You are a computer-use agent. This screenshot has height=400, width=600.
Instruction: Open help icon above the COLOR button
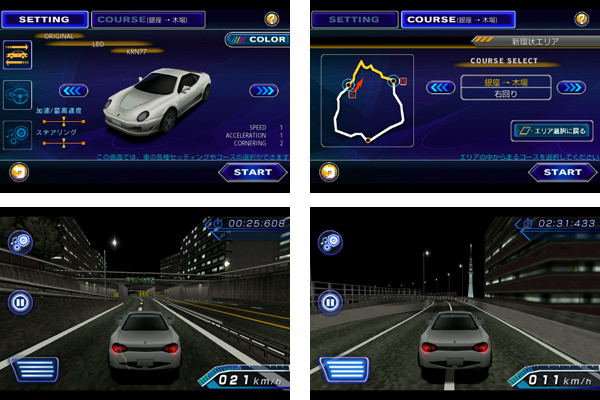pyautogui.click(x=271, y=18)
